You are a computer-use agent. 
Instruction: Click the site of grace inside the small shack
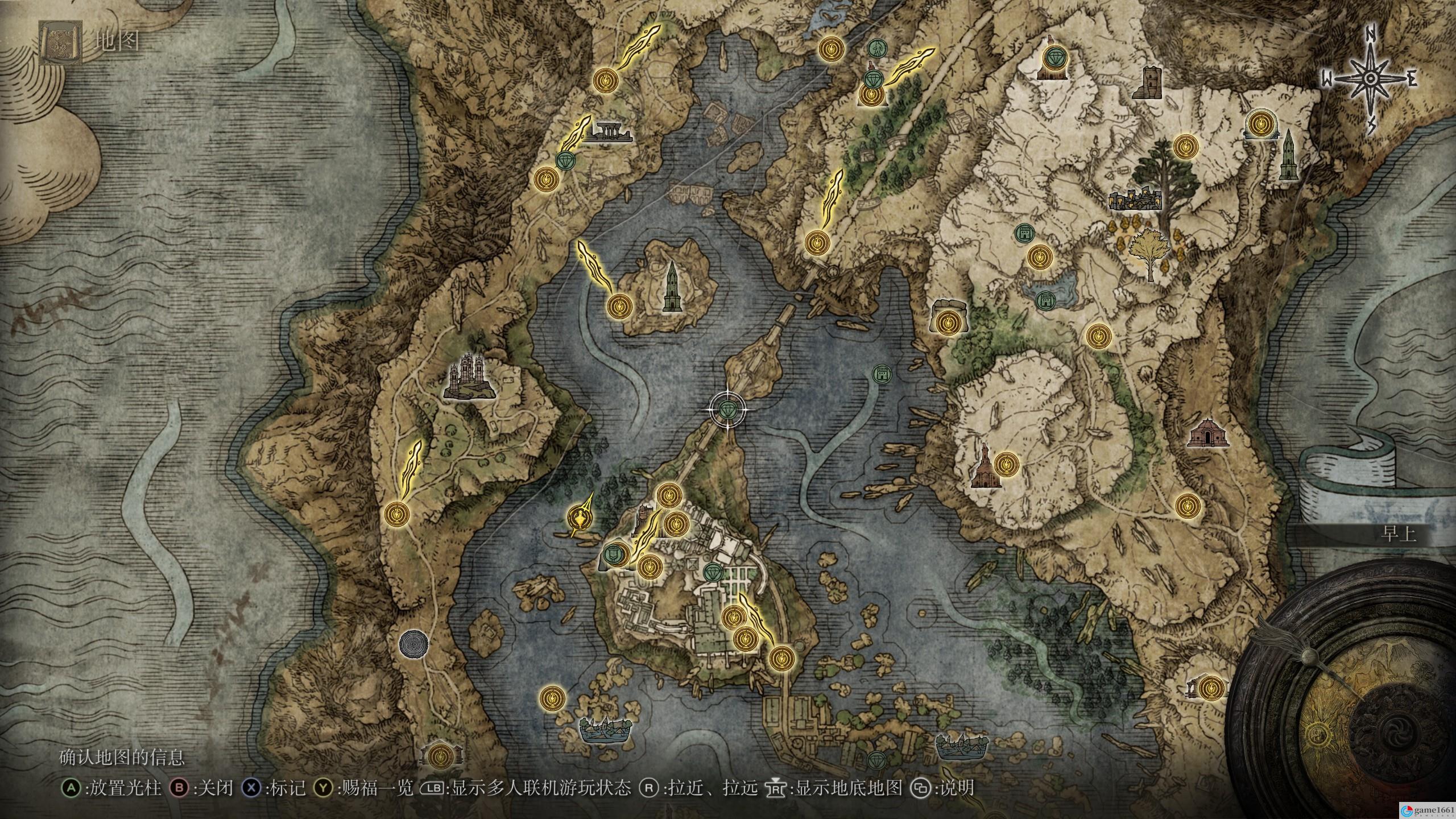tap(440, 755)
